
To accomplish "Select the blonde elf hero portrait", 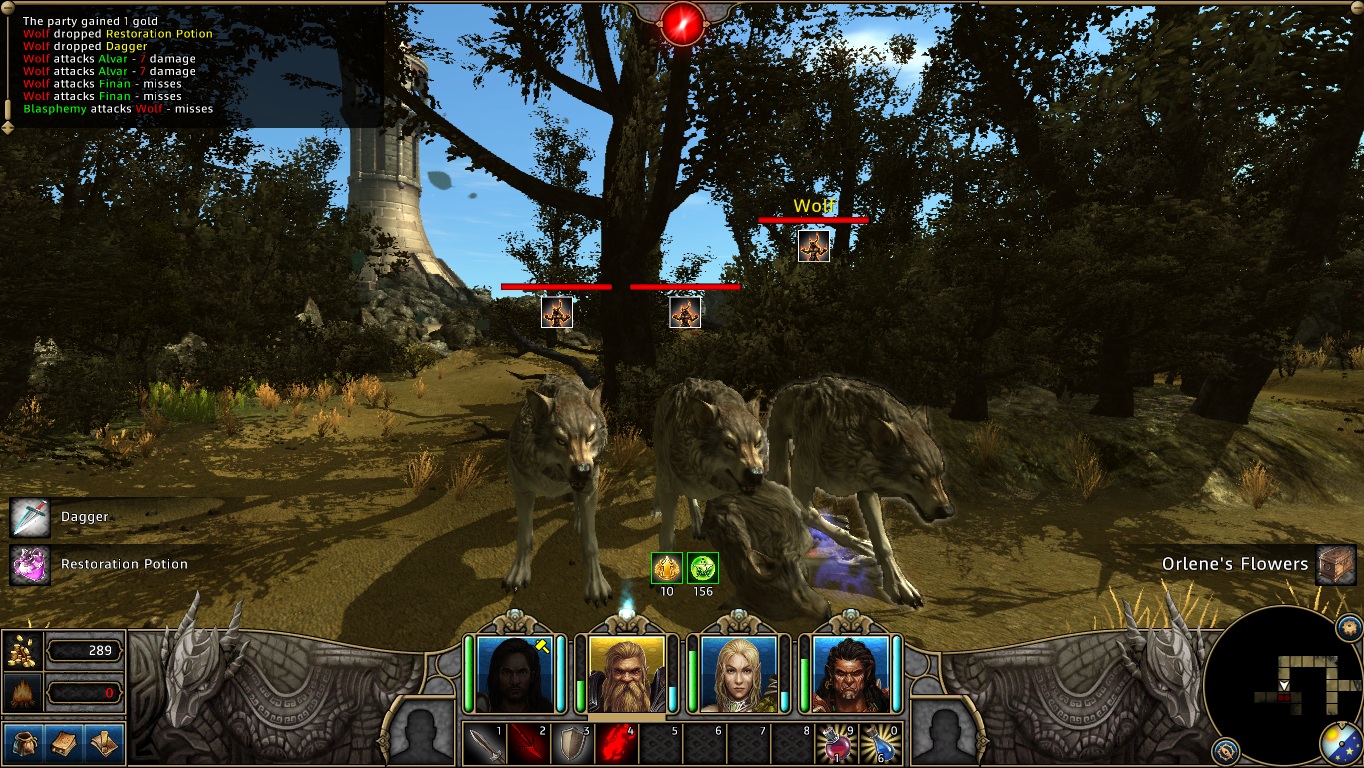I will point(739,673).
